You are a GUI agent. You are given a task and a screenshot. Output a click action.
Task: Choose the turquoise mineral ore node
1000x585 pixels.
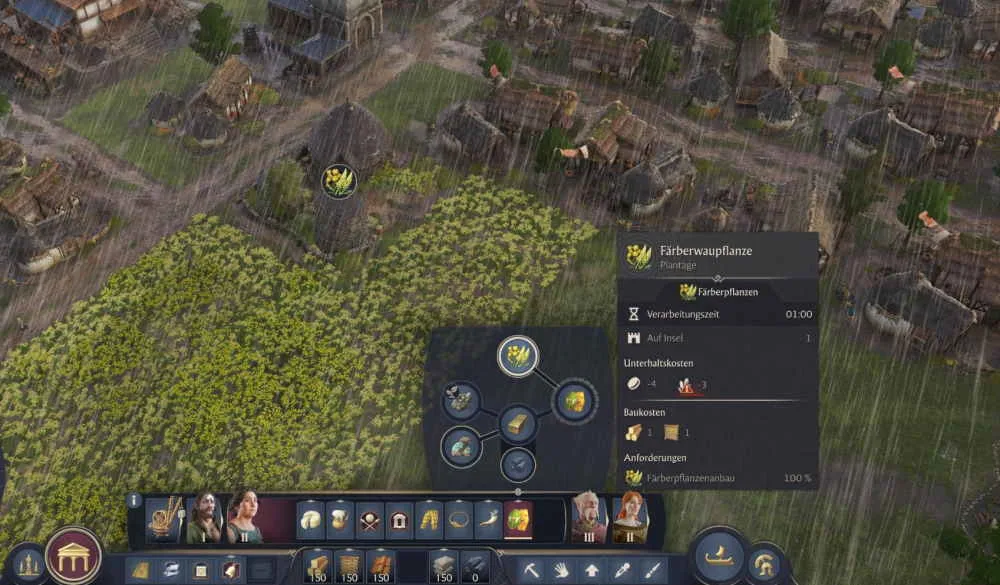[x=461, y=445]
